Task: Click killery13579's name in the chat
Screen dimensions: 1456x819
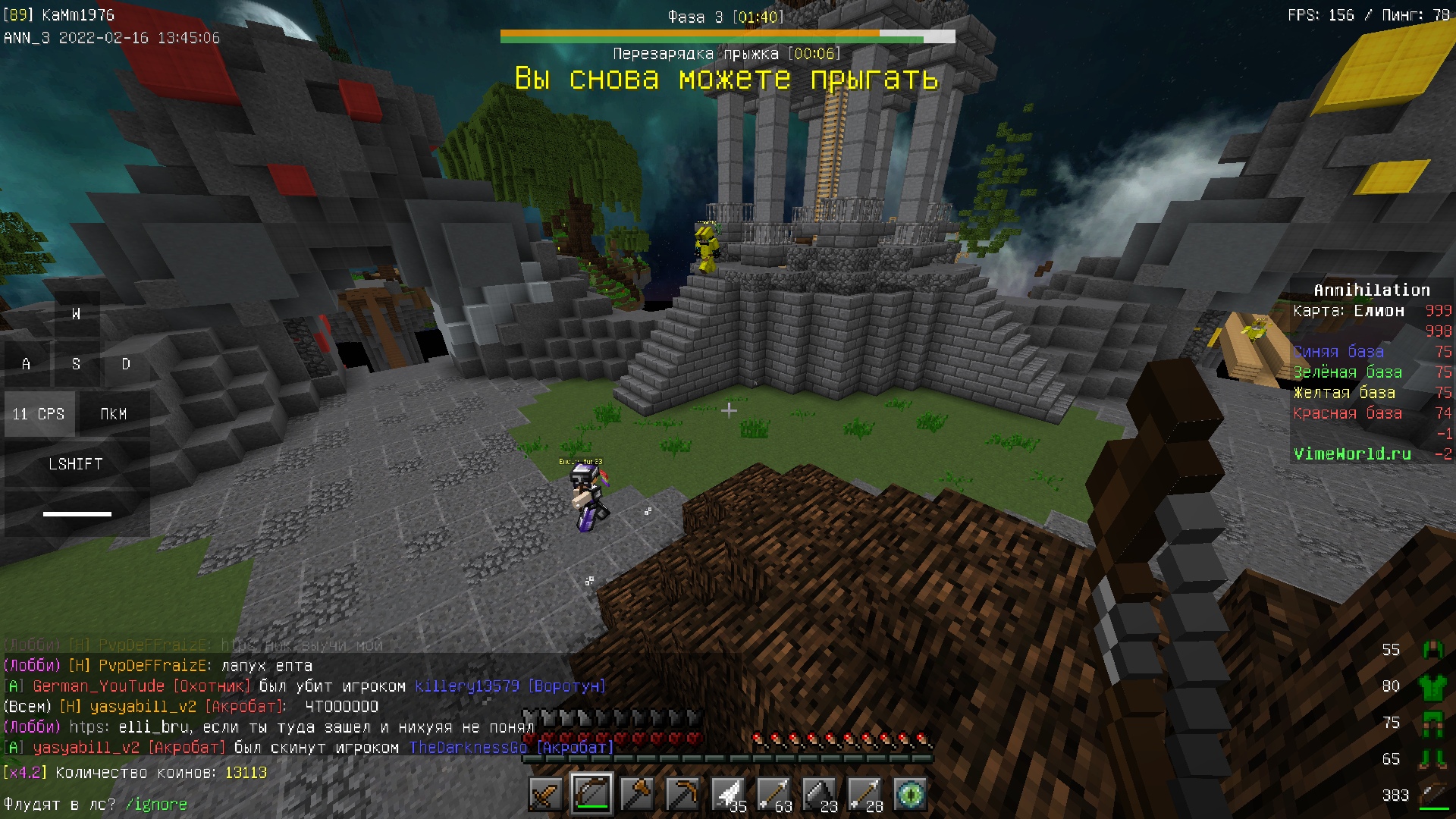Action: (x=467, y=686)
